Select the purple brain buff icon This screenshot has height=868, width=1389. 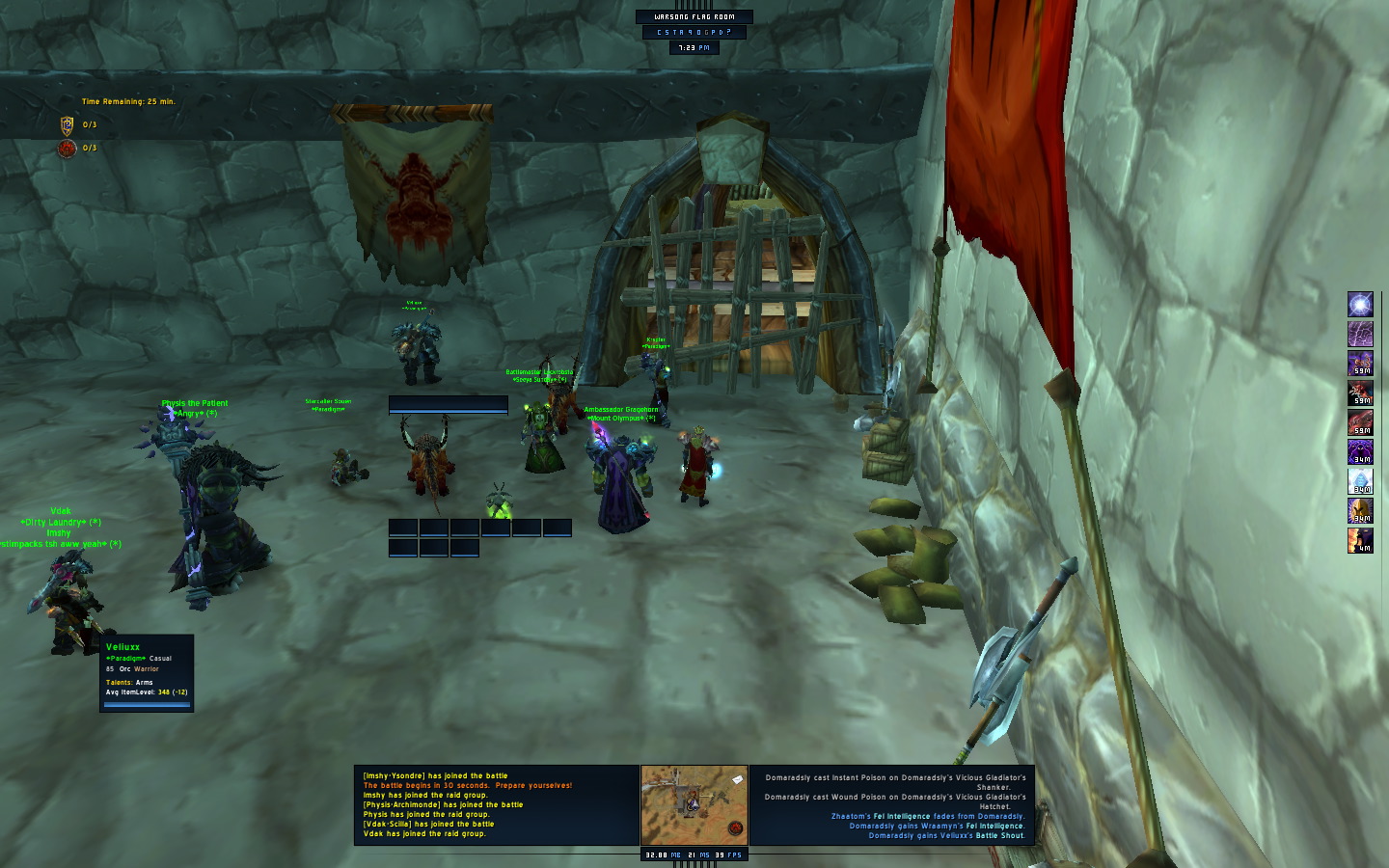[1360, 334]
